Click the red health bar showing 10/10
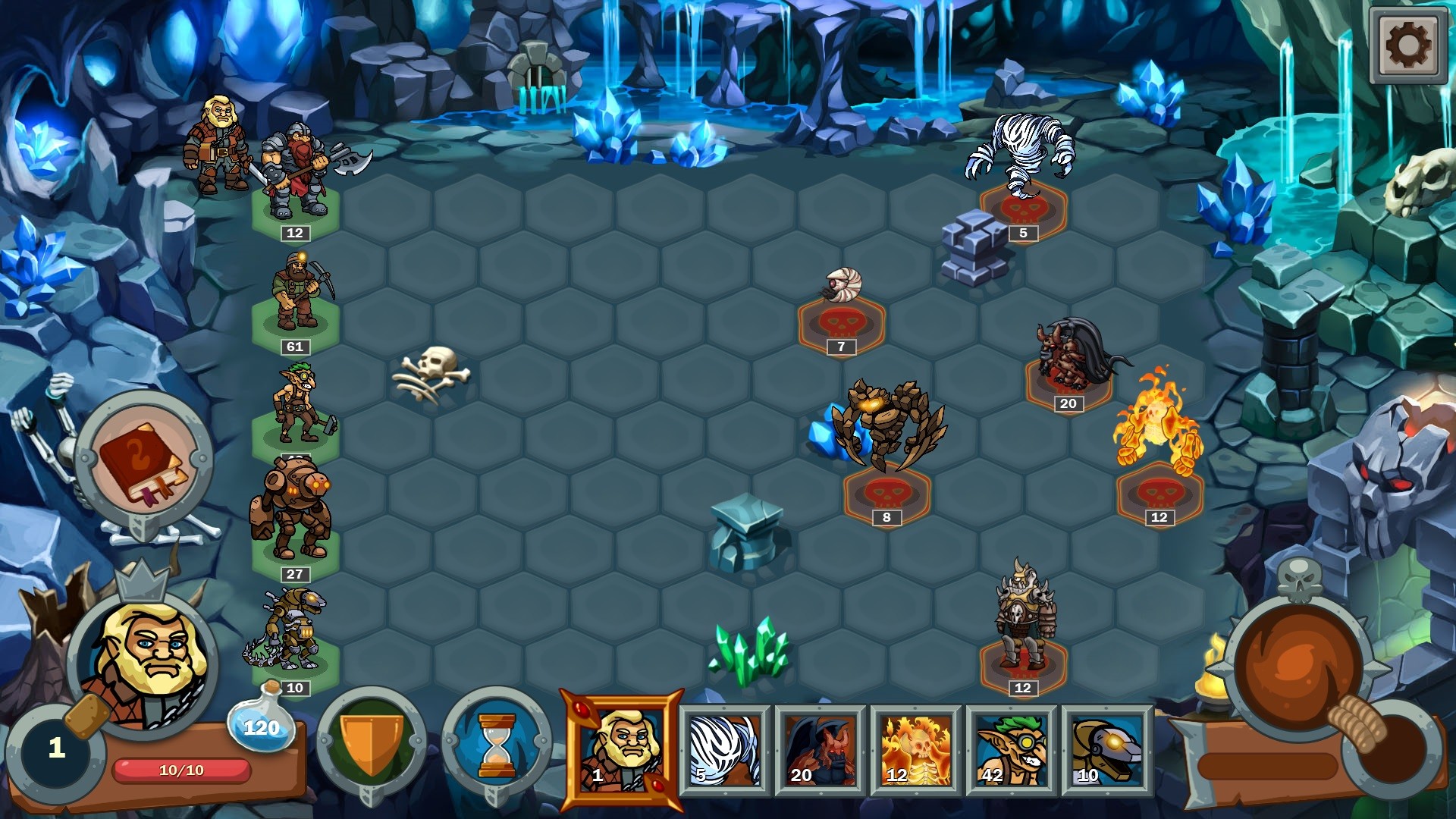This screenshot has width=1456, height=819. click(x=182, y=768)
